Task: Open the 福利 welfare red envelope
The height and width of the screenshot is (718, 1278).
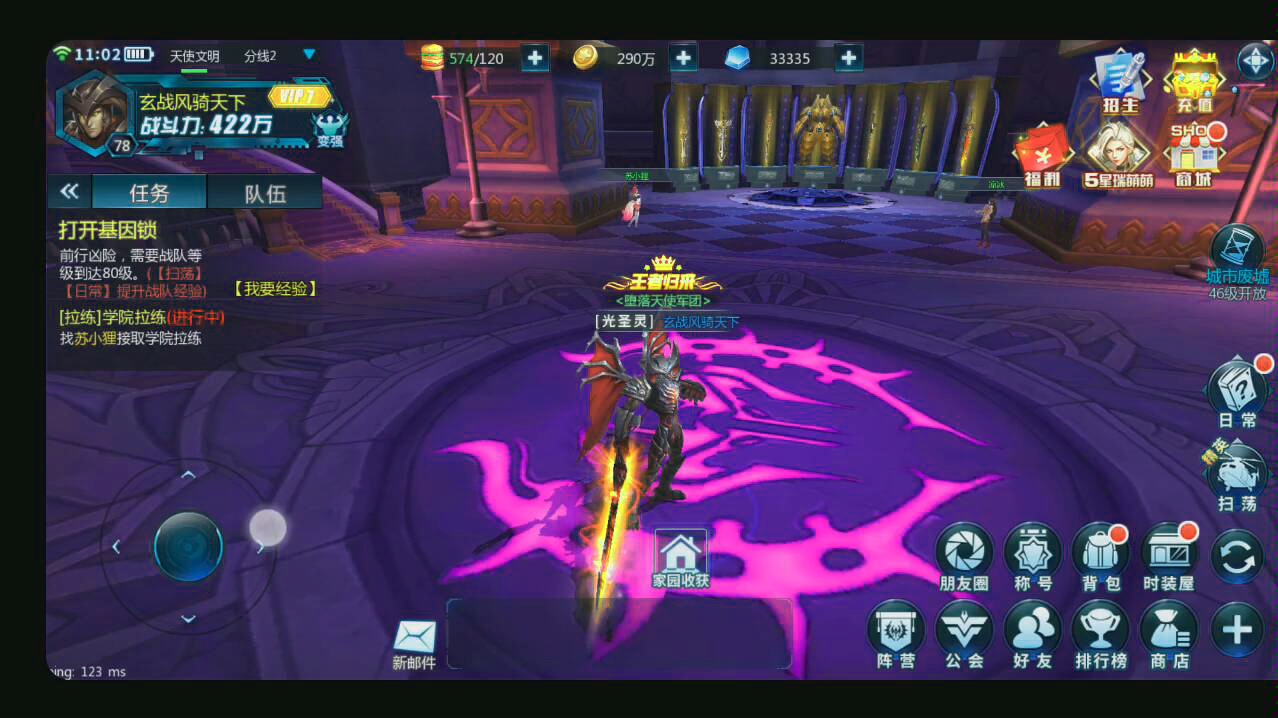Action: click(1041, 158)
